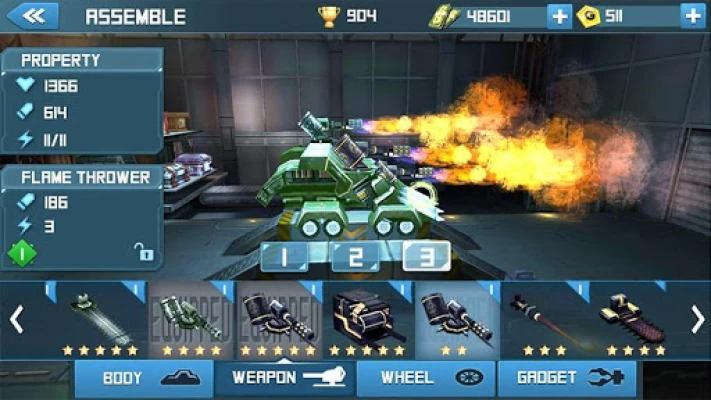Select loadout slot 1
Viewport: 711px width, 400px height.
coord(284,256)
